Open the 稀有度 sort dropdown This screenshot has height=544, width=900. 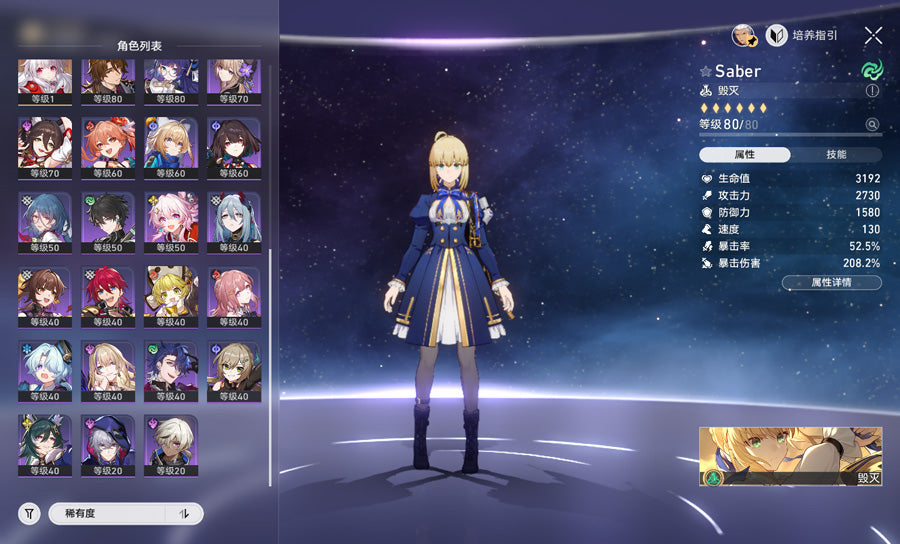tap(108, 514)
